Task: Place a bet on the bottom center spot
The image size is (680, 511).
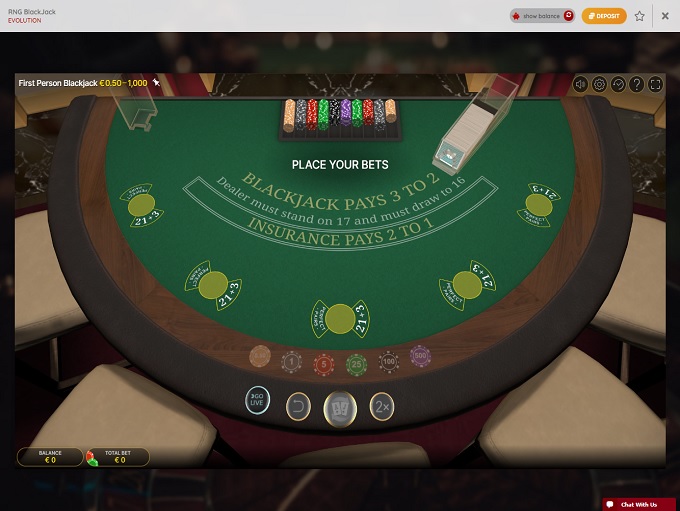Action: click(340, 318)
